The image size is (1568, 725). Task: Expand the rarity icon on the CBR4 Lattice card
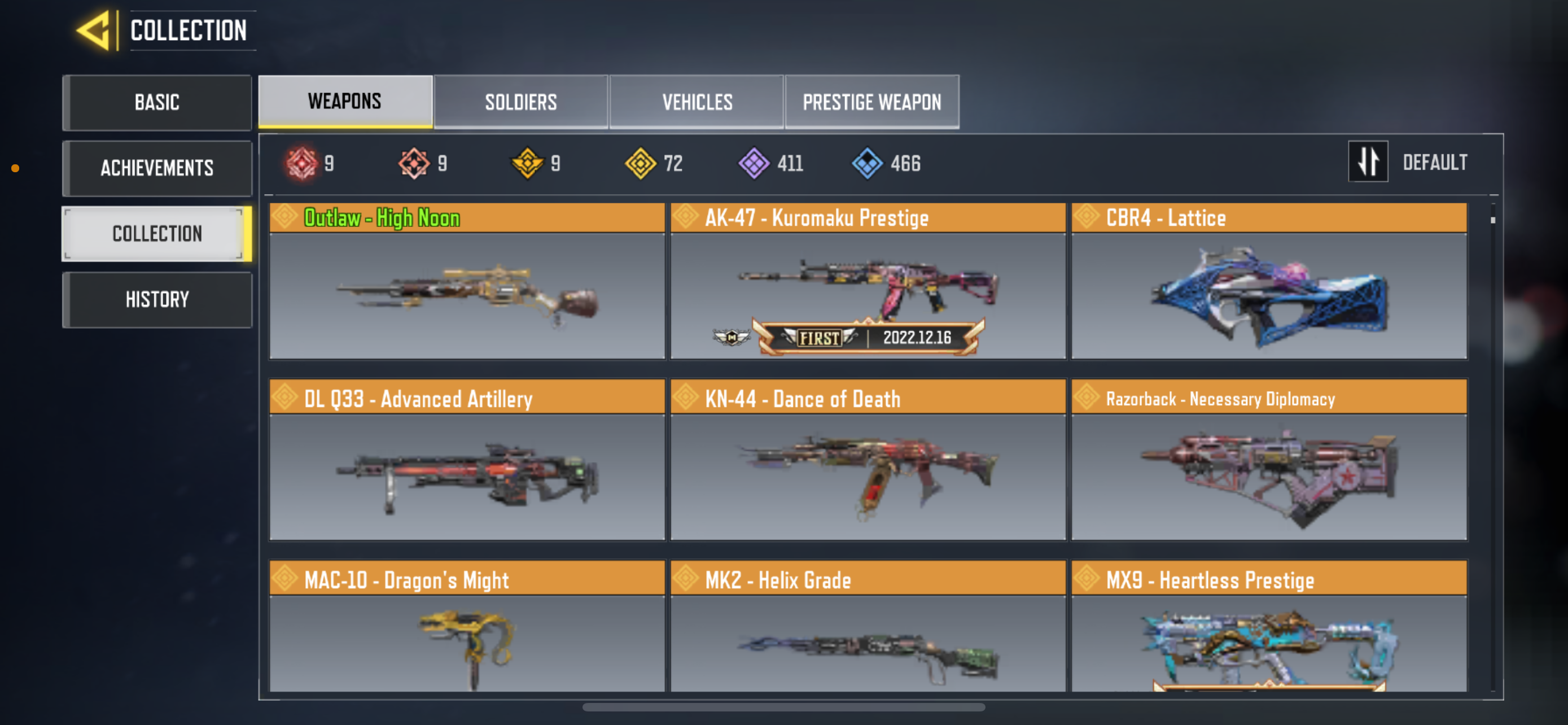click(1088, 217)
